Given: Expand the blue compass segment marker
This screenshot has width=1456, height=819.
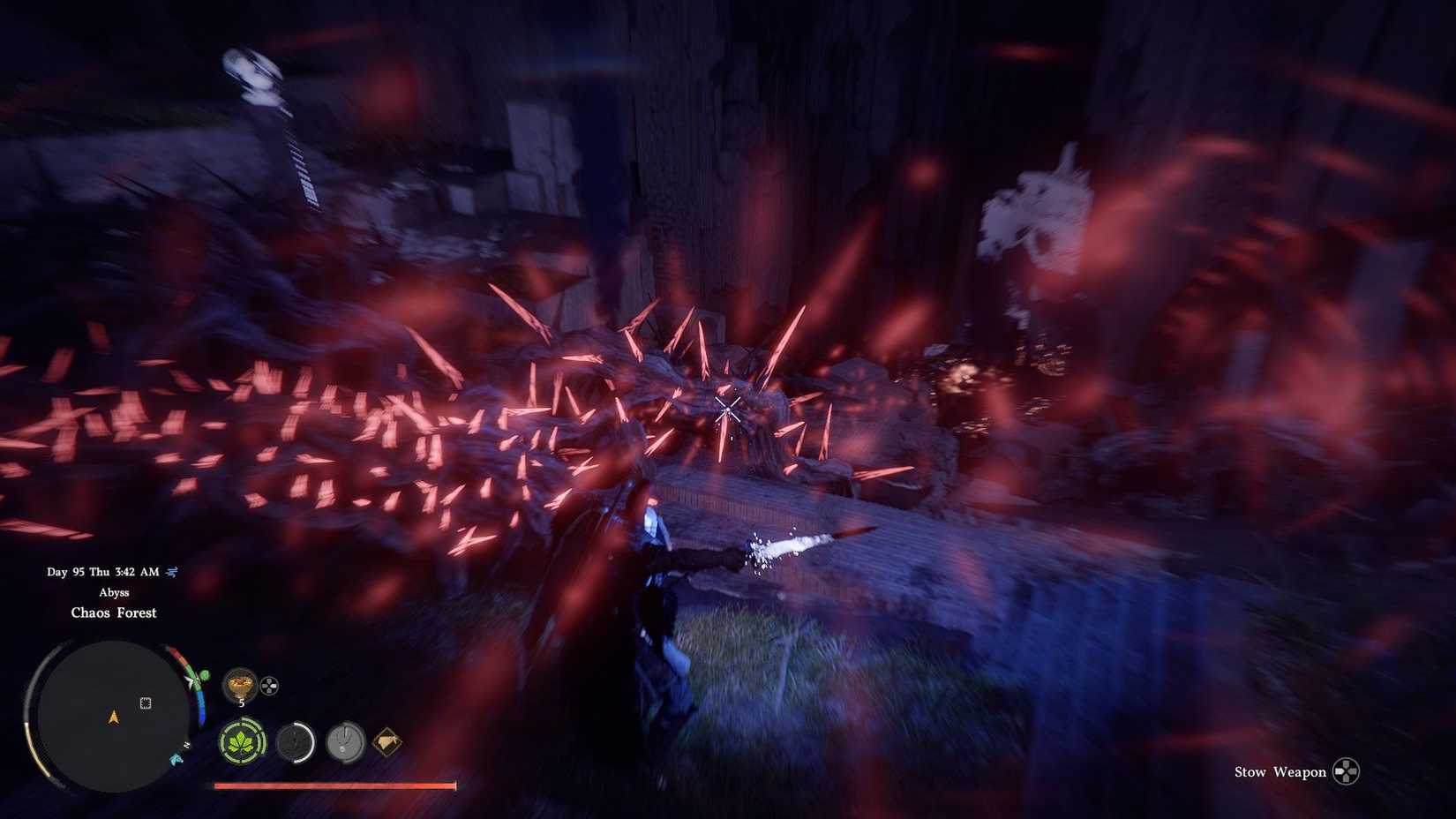Looking at the screenshot, I should tap(201, 708).
